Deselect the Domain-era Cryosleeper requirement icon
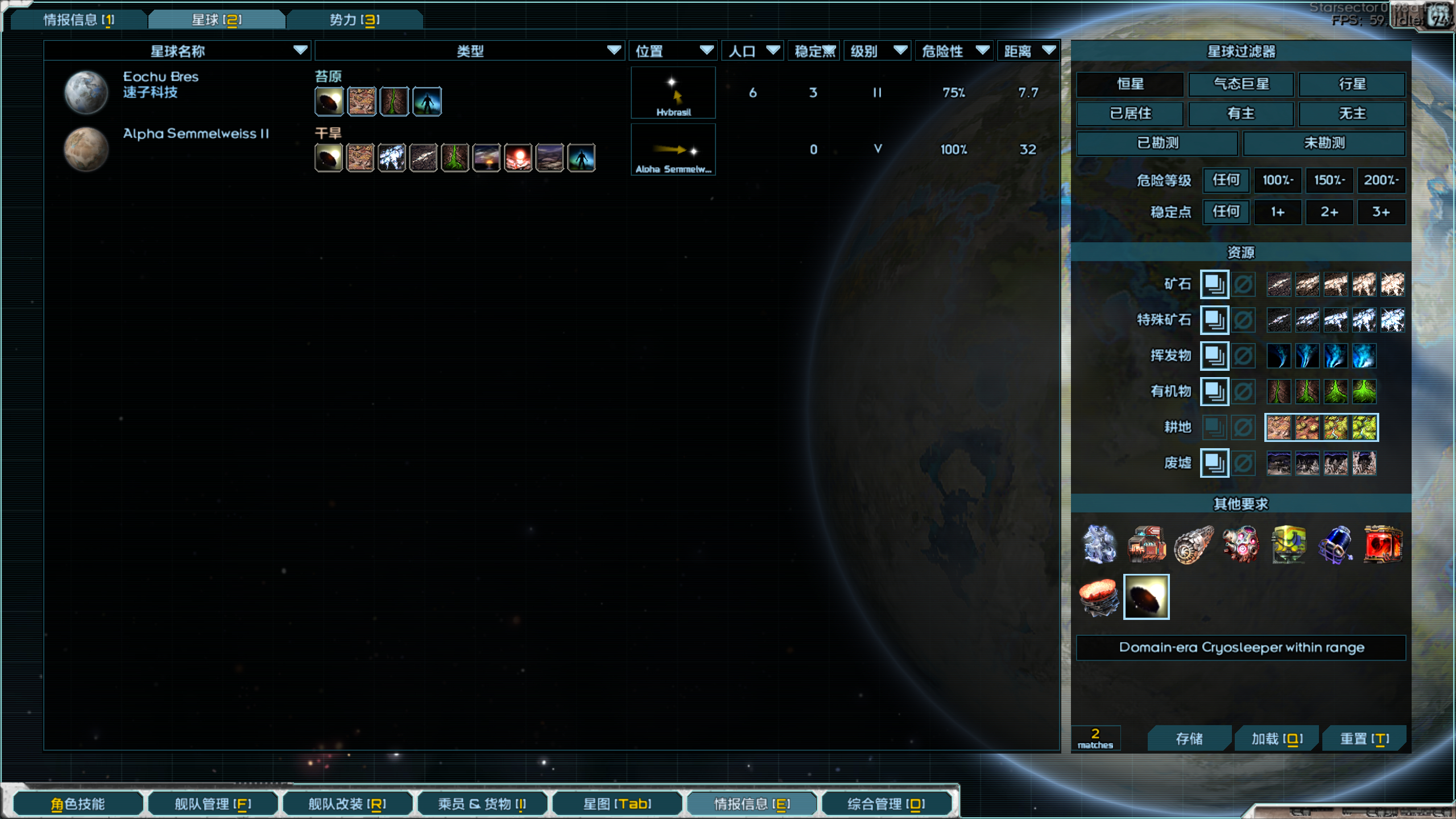This screenshot has width=1456, height=819. (x=1147, y=597)
